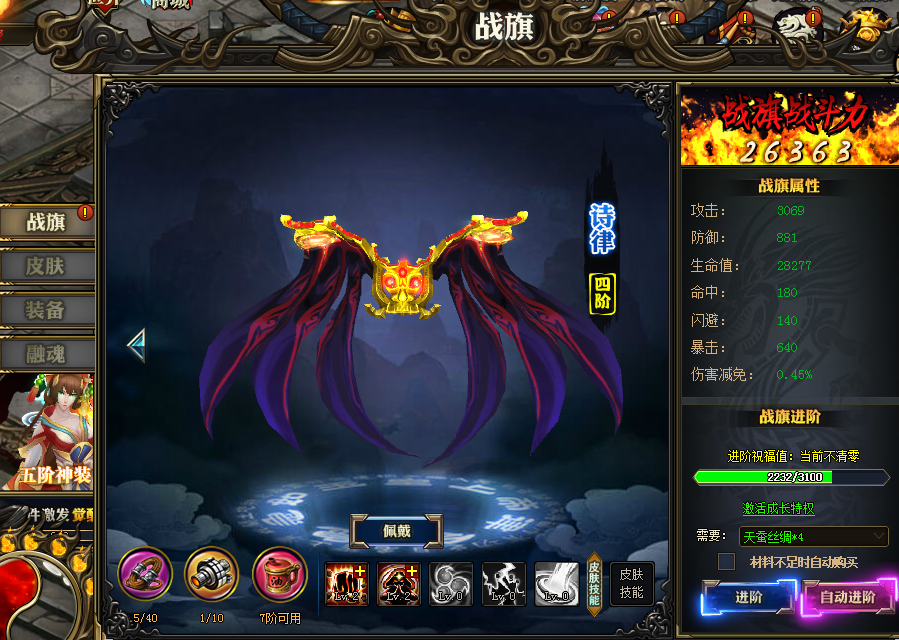The image size is (899, 640).
Task: Click the 激活成长特权 link
Action: coord(778,508)
